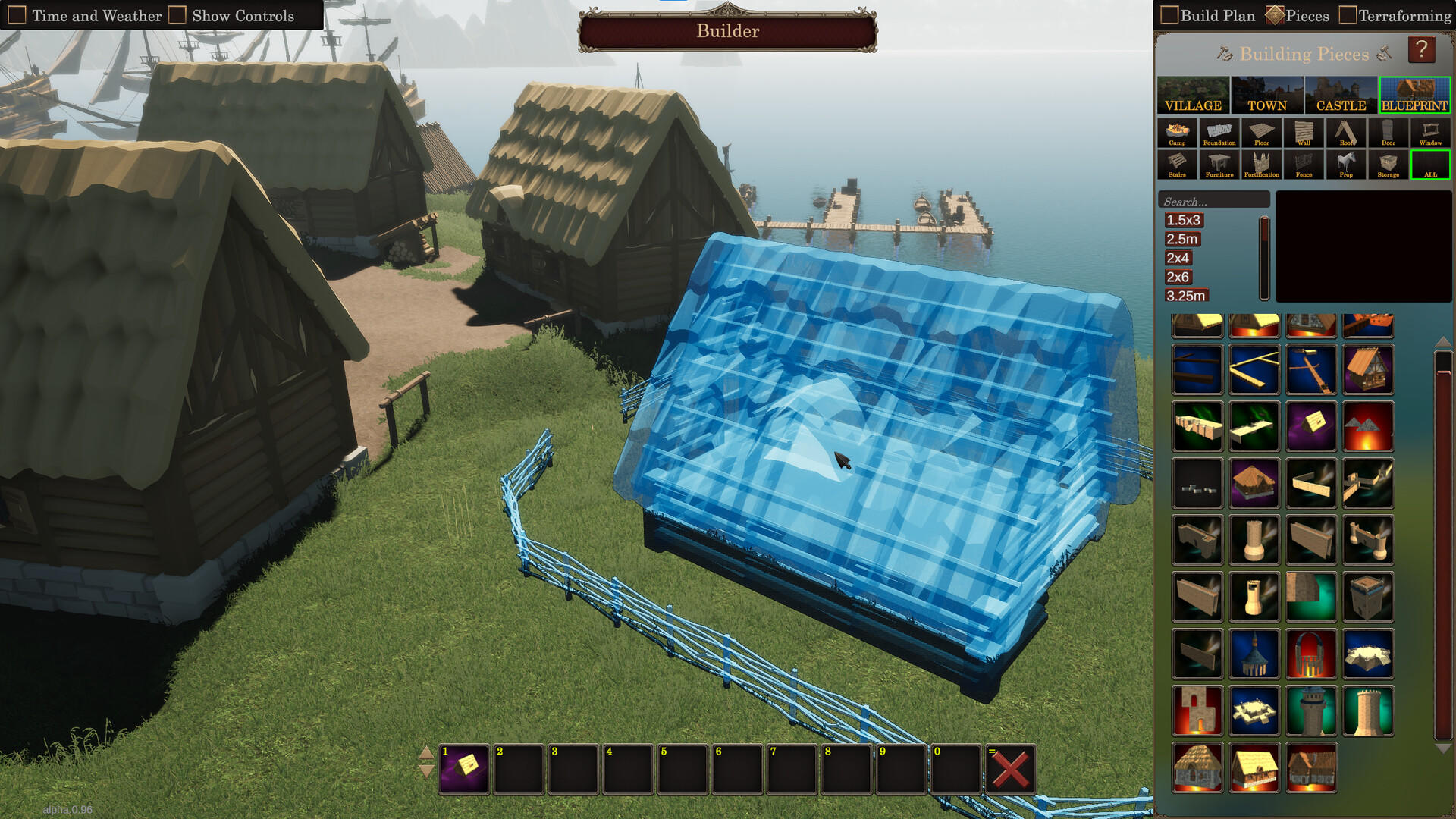The image size is (1456, 819).
Task: Enable the Time and Weather option
Action: (x=17, y=14)
